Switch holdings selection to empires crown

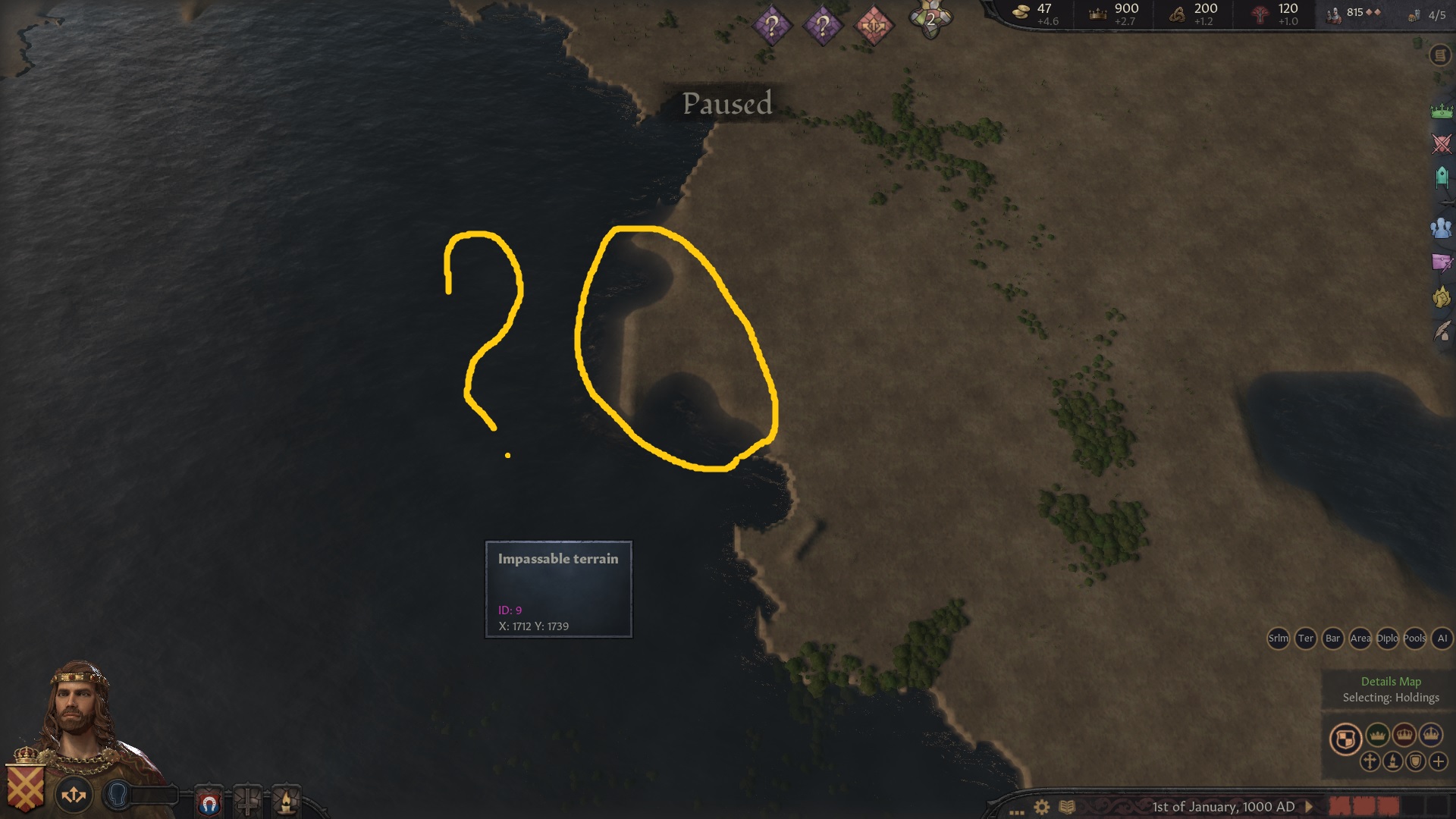tap(1431, 735)
